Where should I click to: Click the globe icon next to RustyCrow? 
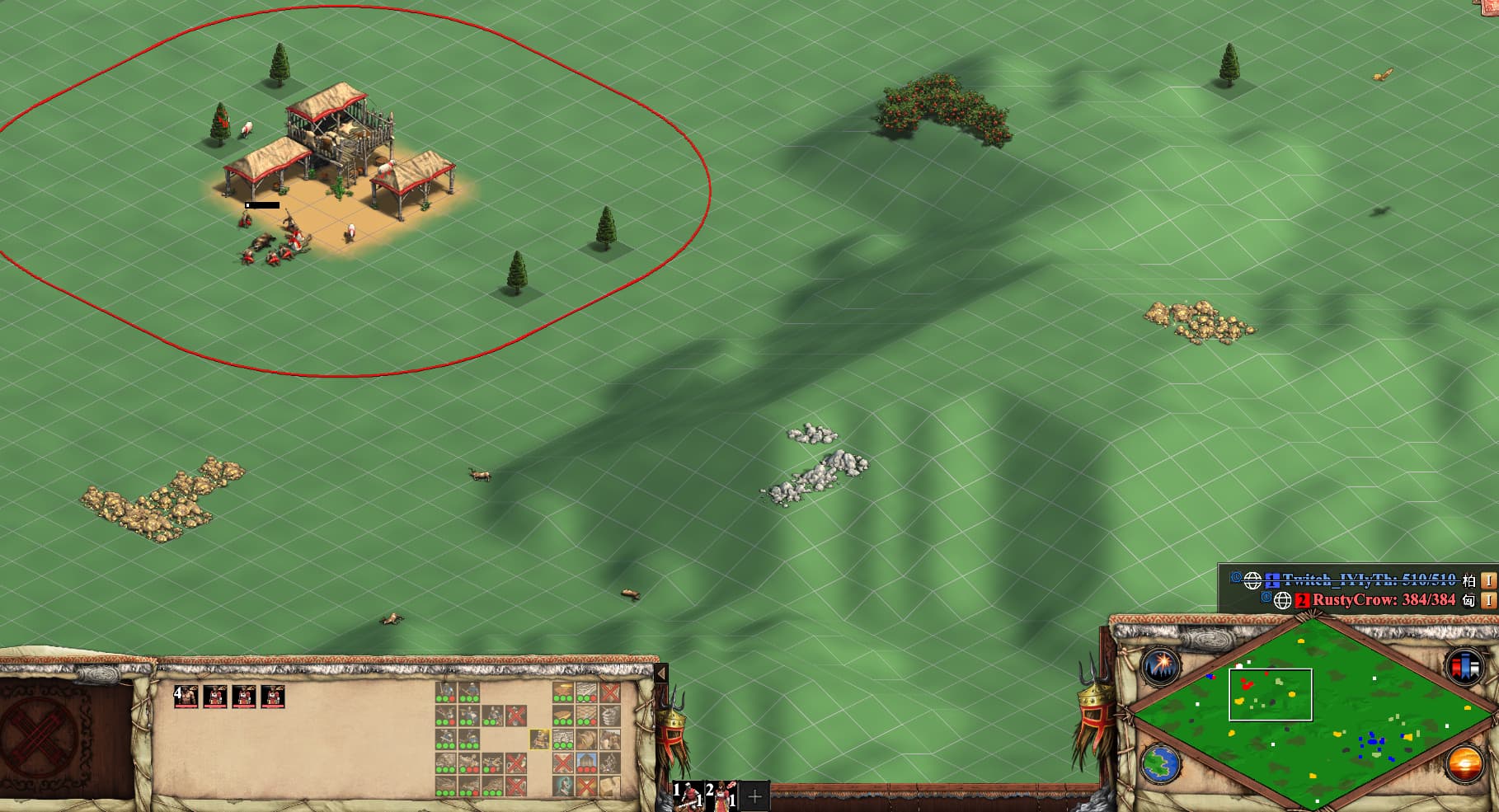coord(1282,601)
